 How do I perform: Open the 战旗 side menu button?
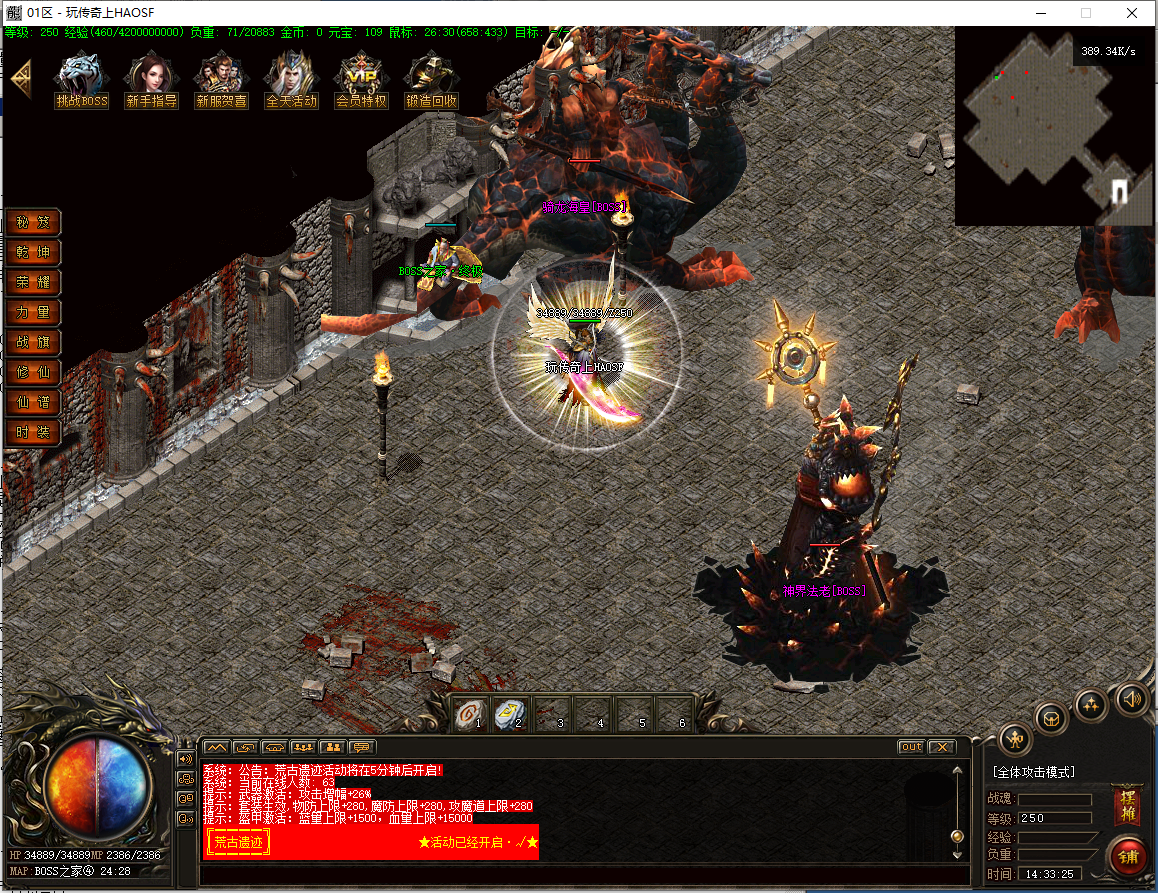tap(33, 342)
